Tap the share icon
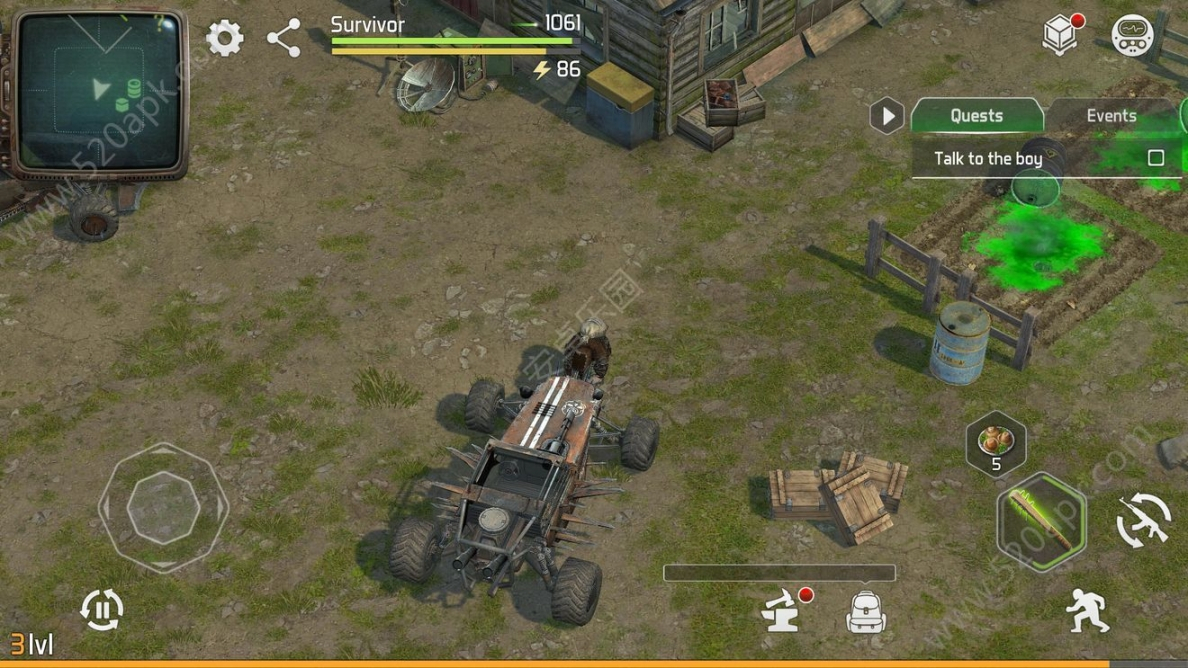The width and height of the screenshot is (1188, 668). pos(284,39)
